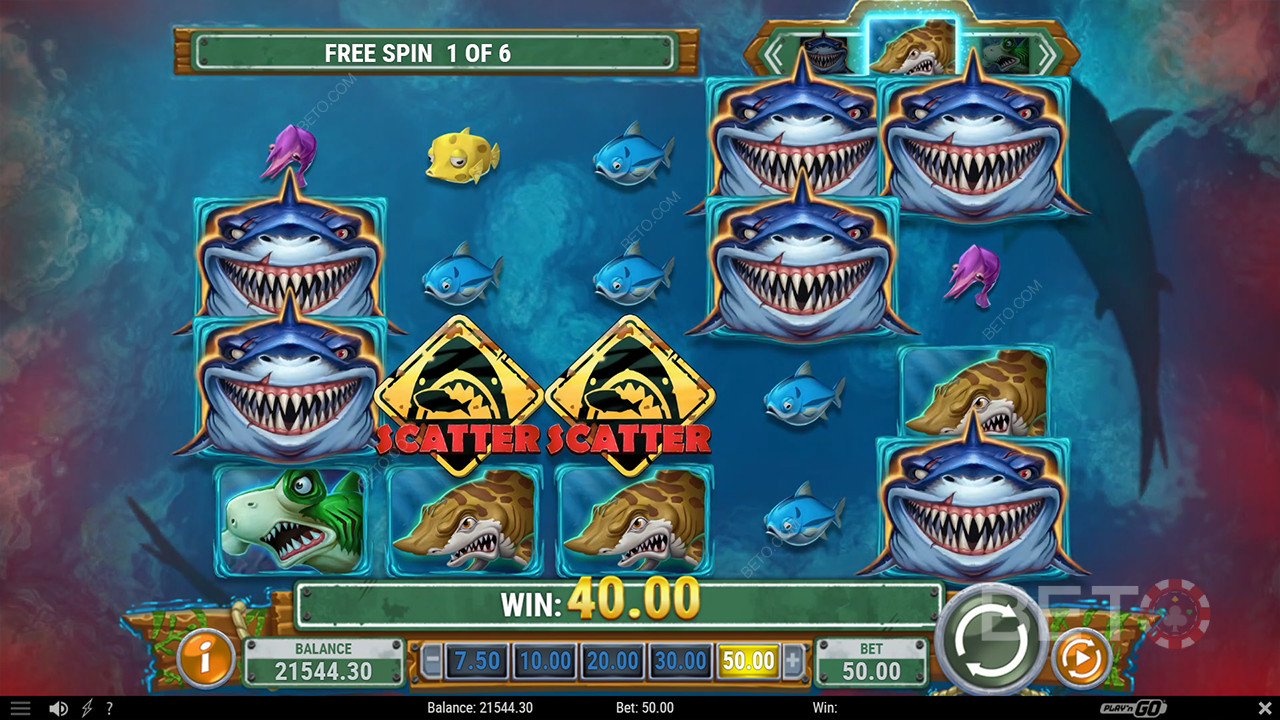Open the orange info paytable button
The image size is (1280, 720).
pyautogui.click(x=207, y=660)
